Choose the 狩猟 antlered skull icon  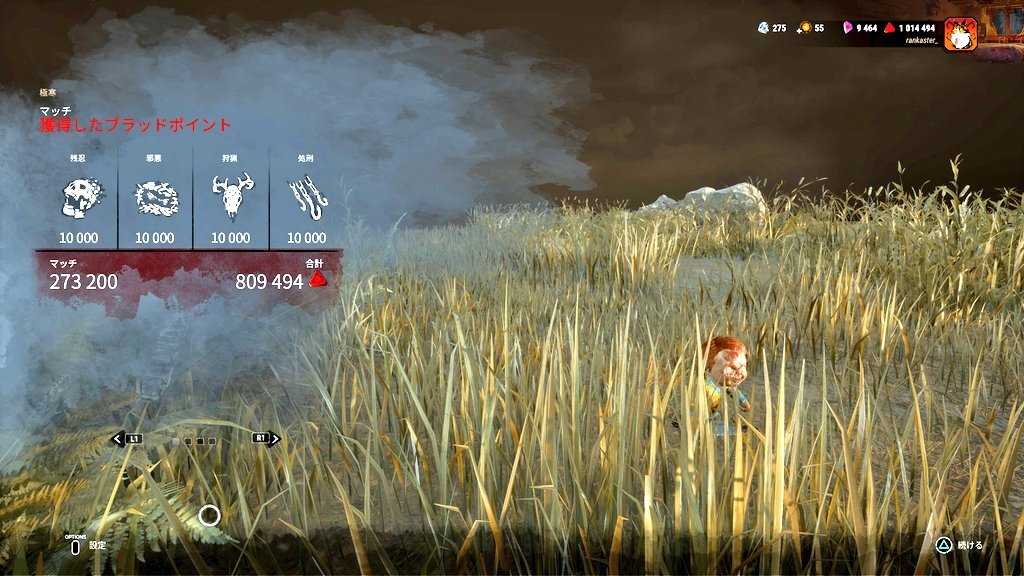(x=231, y=198)
